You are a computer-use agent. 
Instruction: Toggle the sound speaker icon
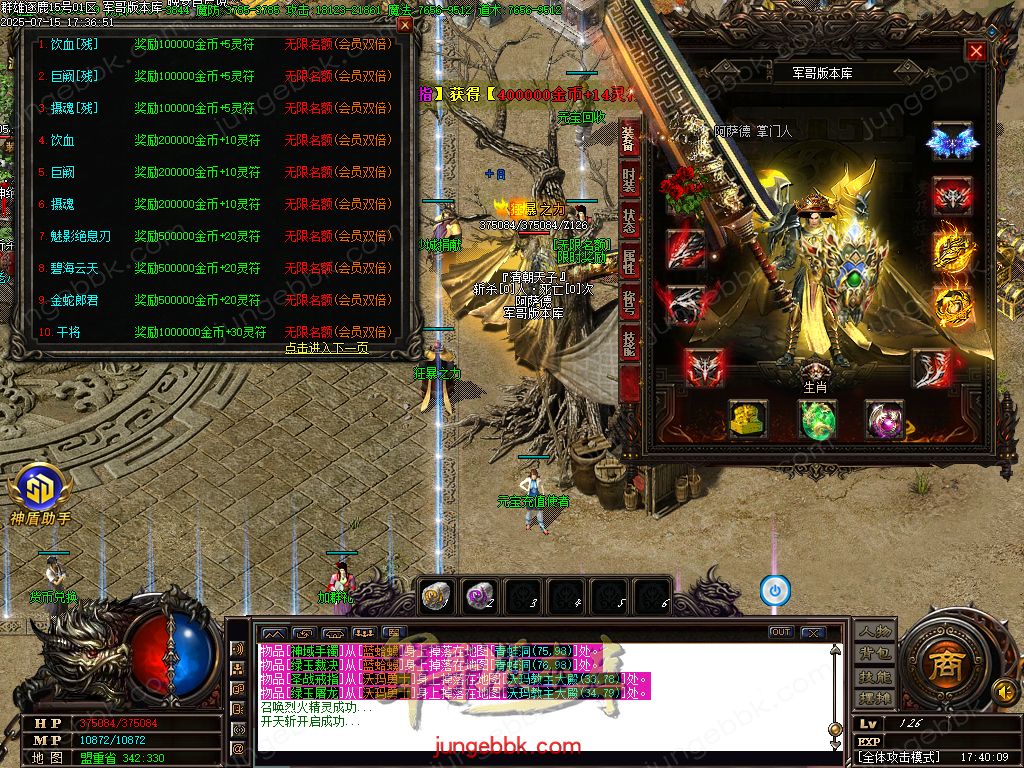[1003, 690]
